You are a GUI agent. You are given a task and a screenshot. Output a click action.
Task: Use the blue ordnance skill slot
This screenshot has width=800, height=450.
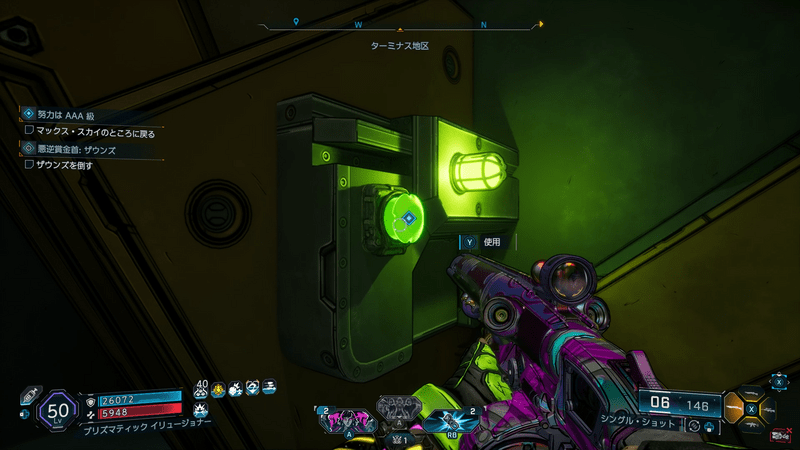pyautogui.click(x=452, y=421)
